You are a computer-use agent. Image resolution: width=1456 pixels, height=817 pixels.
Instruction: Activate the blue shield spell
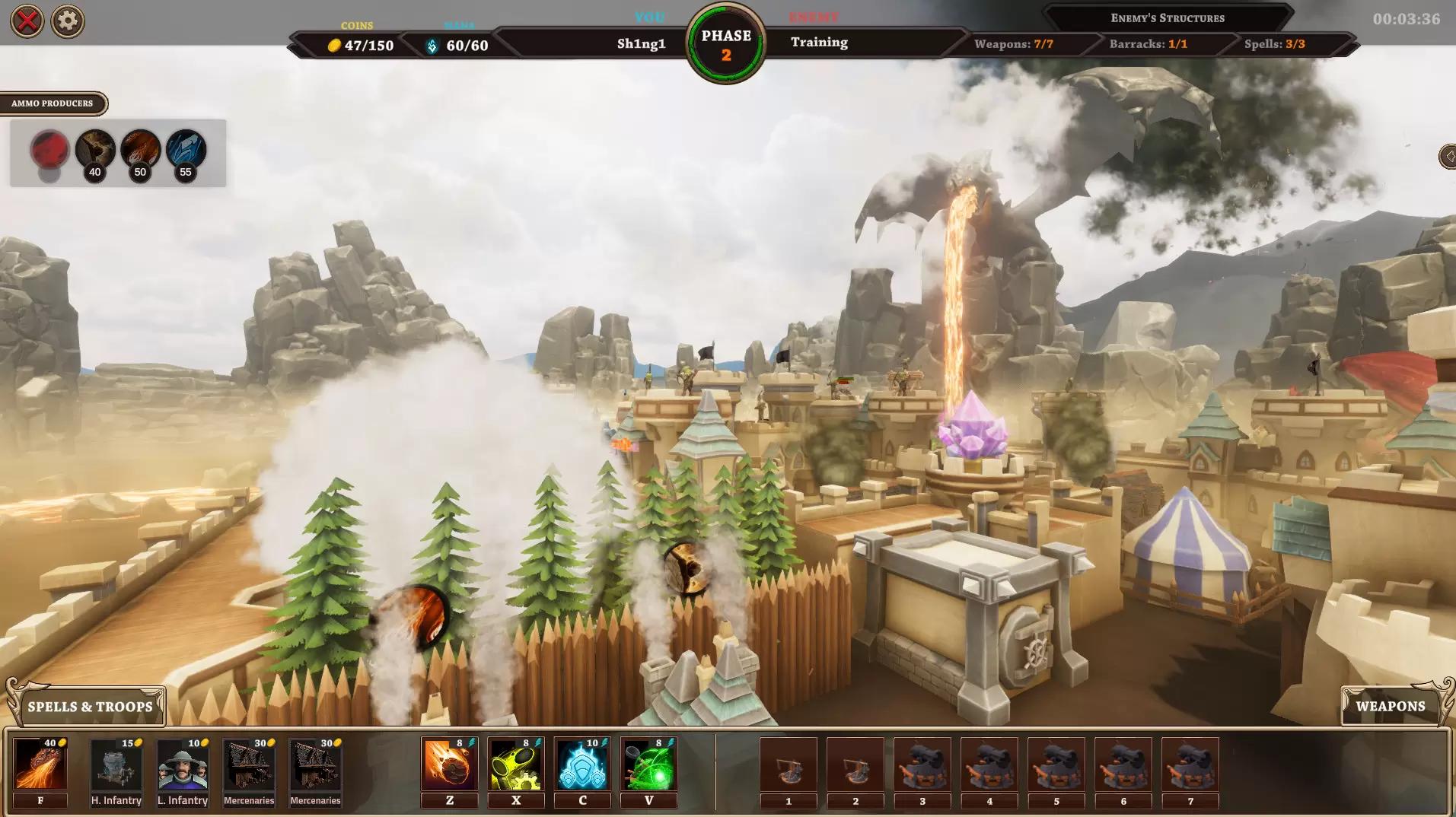coord(582,765)
